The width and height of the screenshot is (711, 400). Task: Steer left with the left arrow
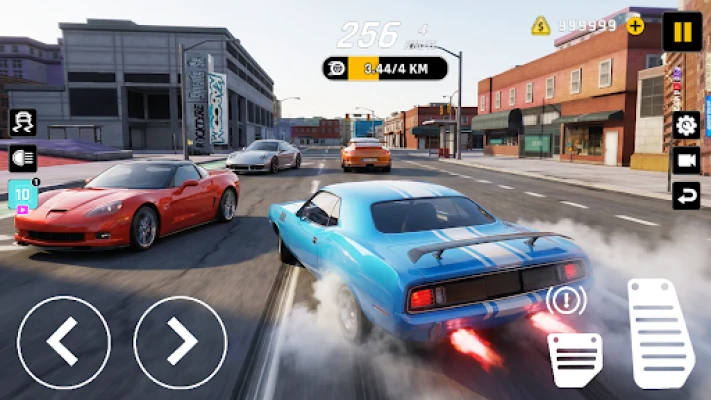[63, 342]
